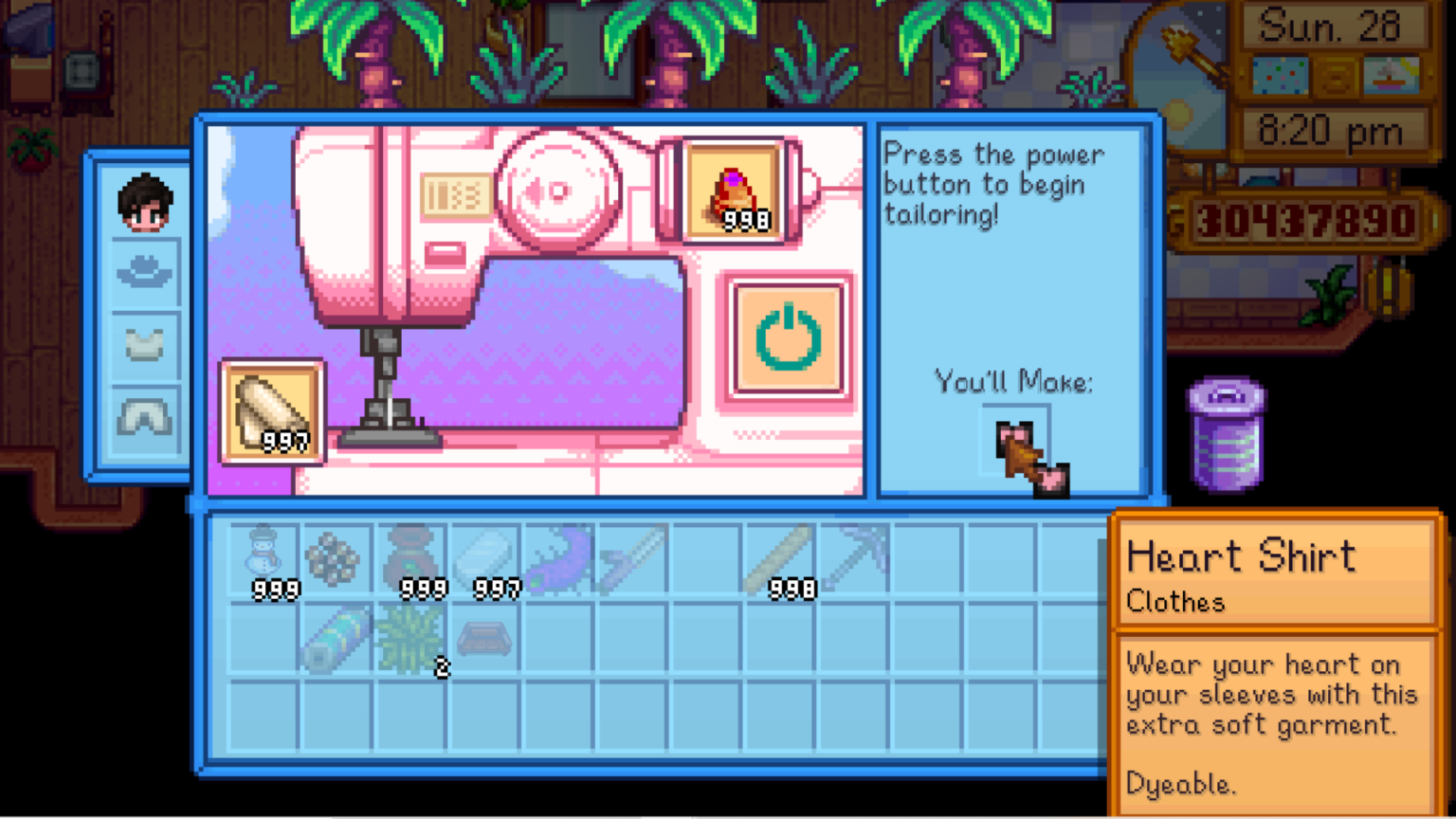
Task: Click the player portrait above the equipment slots
Action: [x=144, y=202]
